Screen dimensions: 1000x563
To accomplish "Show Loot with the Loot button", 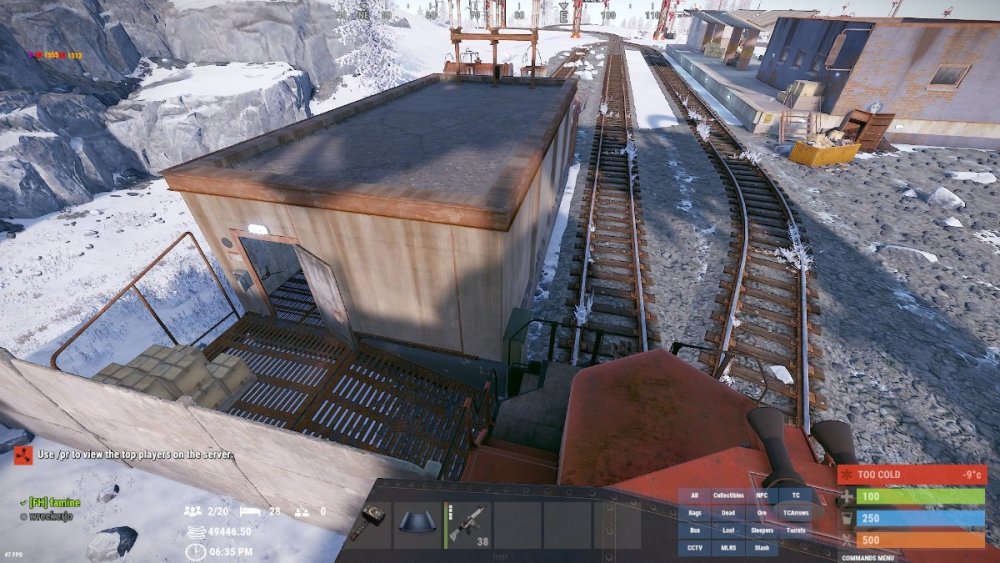I will 728,530.
